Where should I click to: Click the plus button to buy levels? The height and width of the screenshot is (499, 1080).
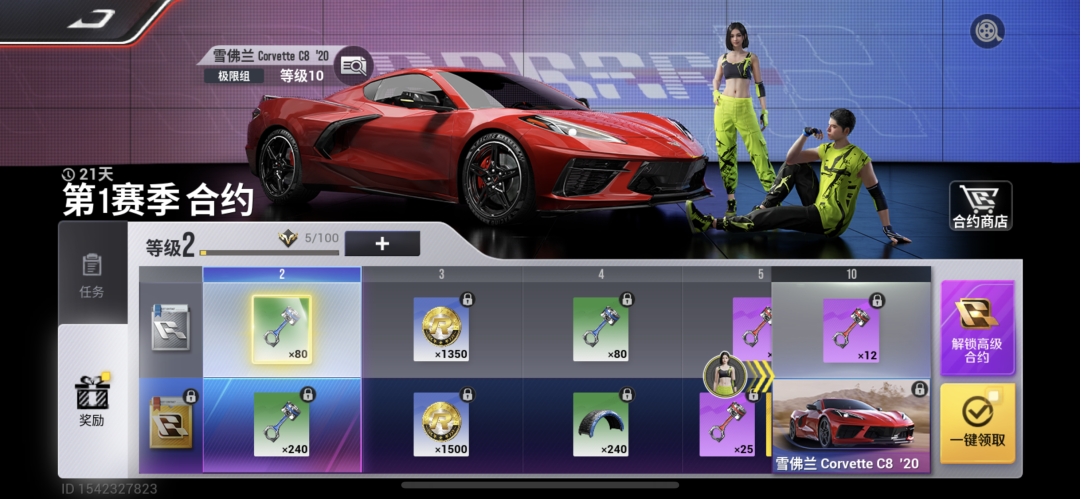click(x=382, y=243)
